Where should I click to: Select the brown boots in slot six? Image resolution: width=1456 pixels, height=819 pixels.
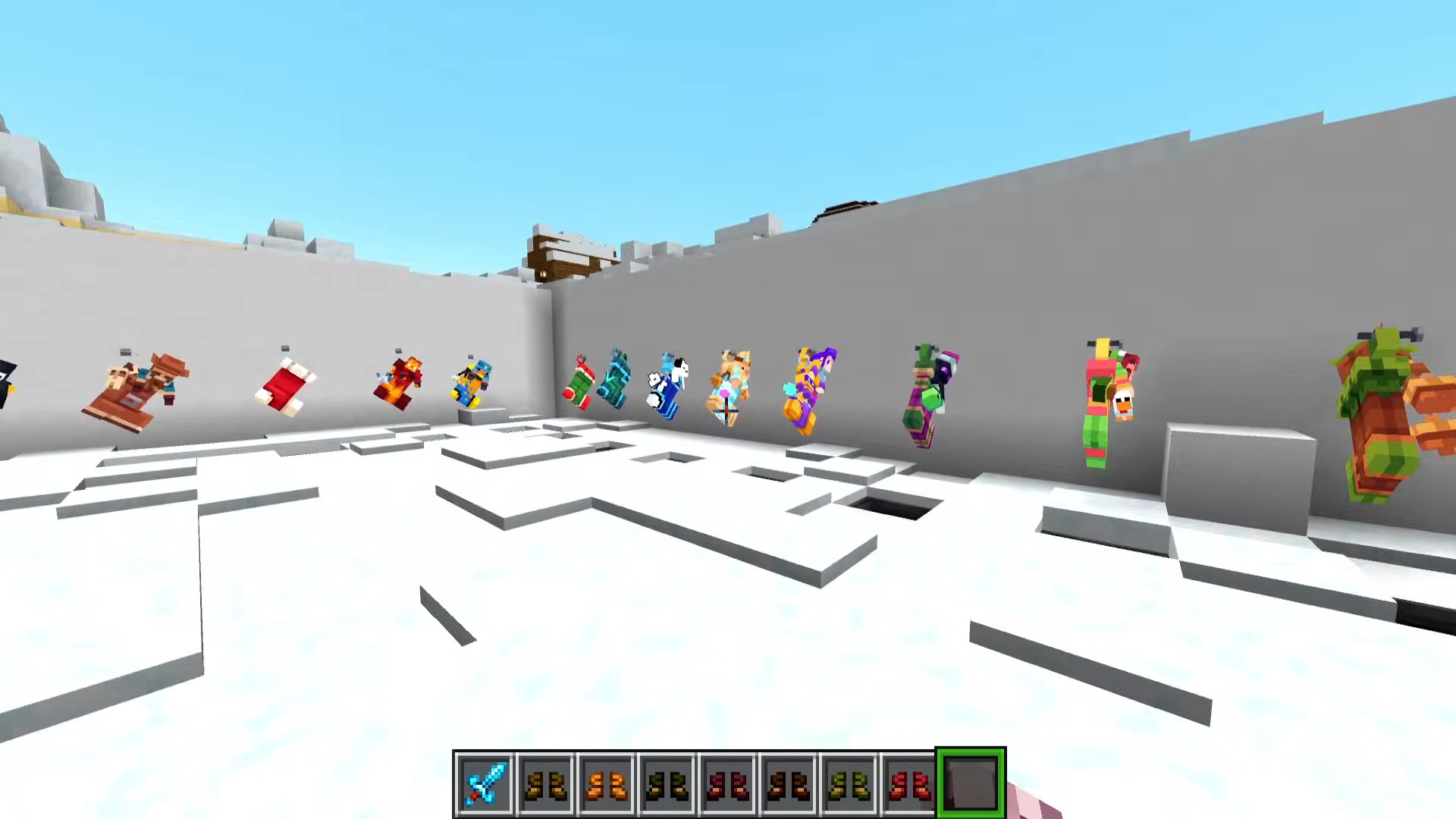click(x=789, y=782)
